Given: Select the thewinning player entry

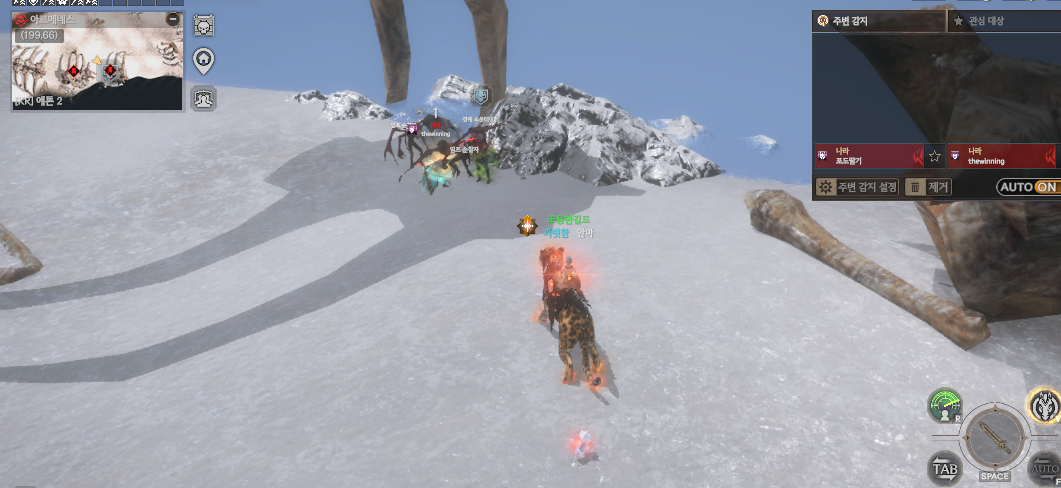Looking at the screenshot, I should [x=1000, y=156].
